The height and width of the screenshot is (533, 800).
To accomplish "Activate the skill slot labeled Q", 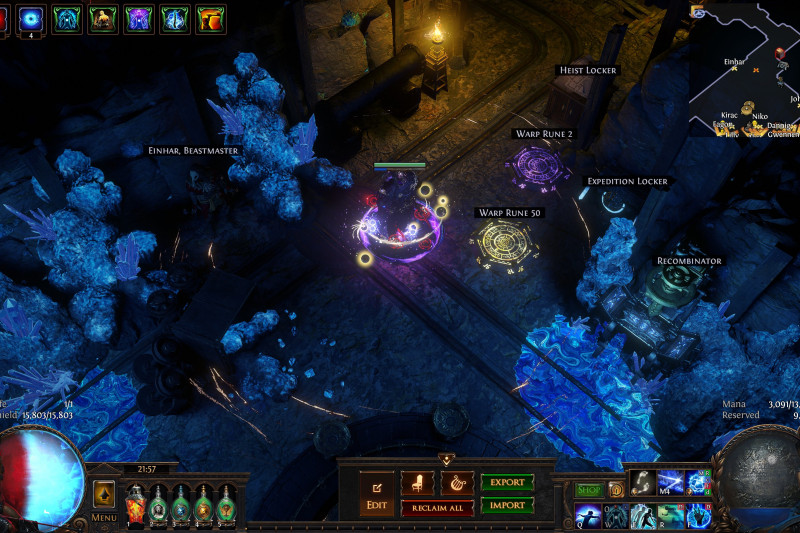I will coord(588,514).
